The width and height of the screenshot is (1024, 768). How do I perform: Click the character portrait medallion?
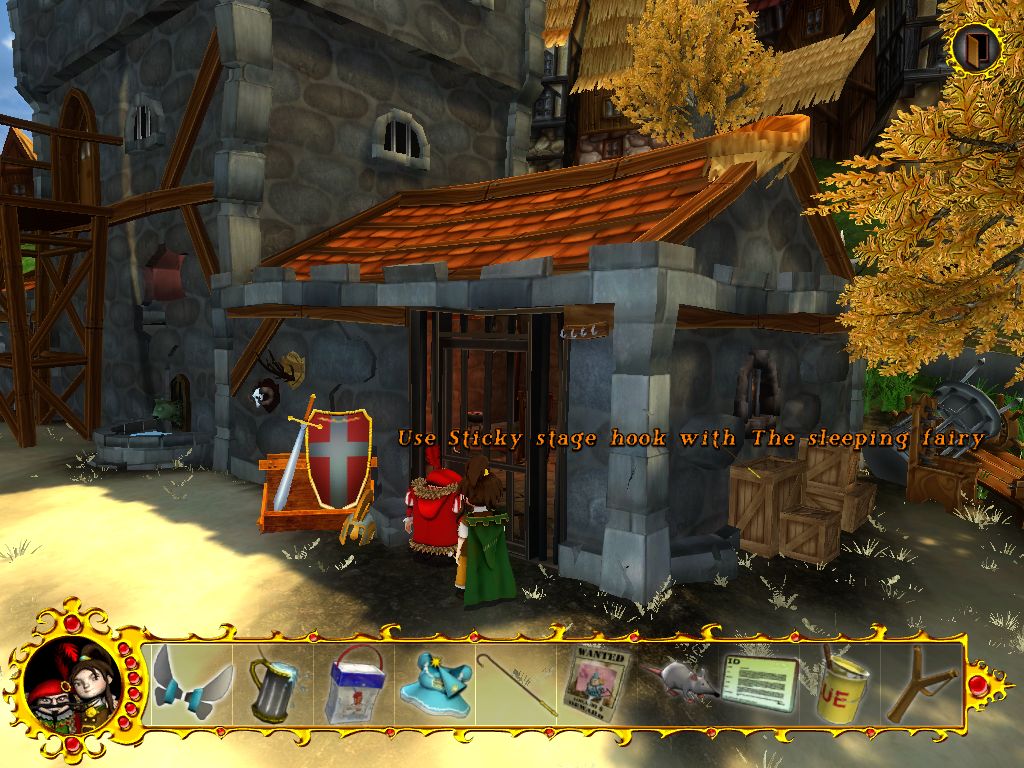click(x=68, y=683)
